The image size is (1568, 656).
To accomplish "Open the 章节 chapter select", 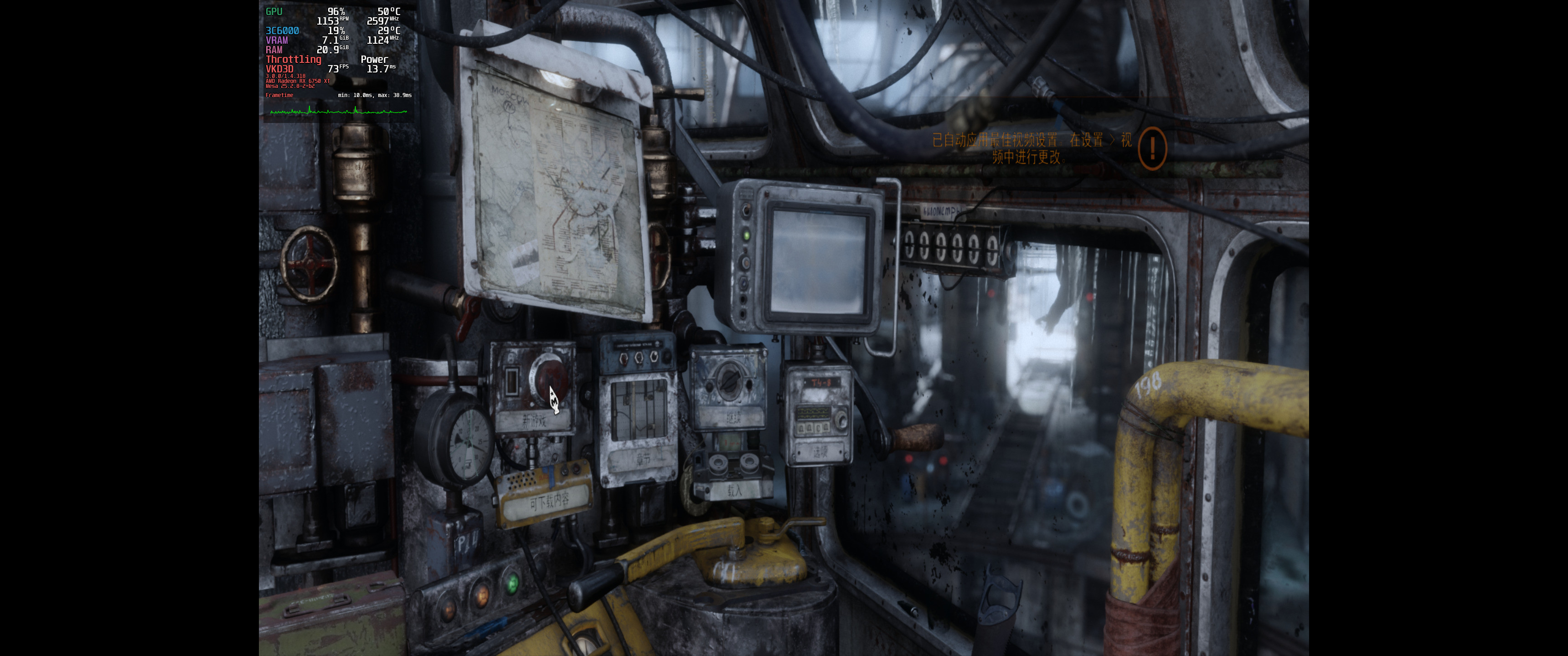I will click(x=643, y=460).
